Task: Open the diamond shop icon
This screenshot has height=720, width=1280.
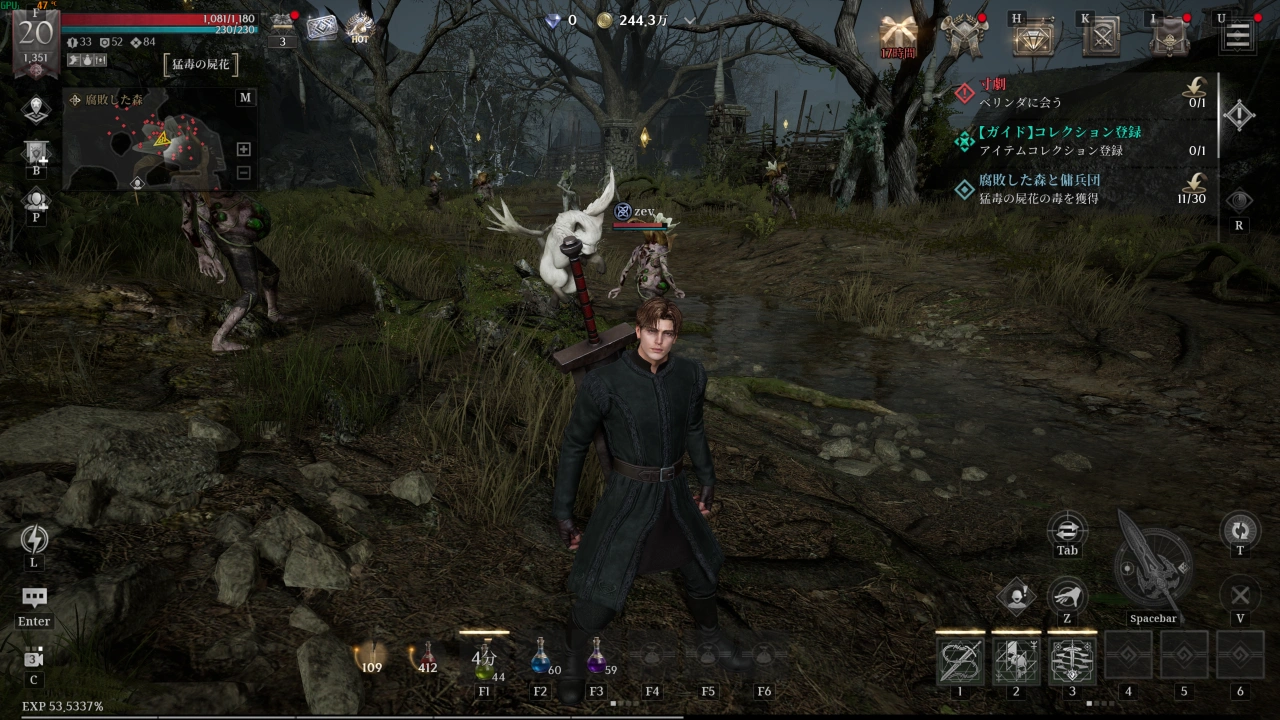Action: pyautogui.click(x=1033, y=38)
